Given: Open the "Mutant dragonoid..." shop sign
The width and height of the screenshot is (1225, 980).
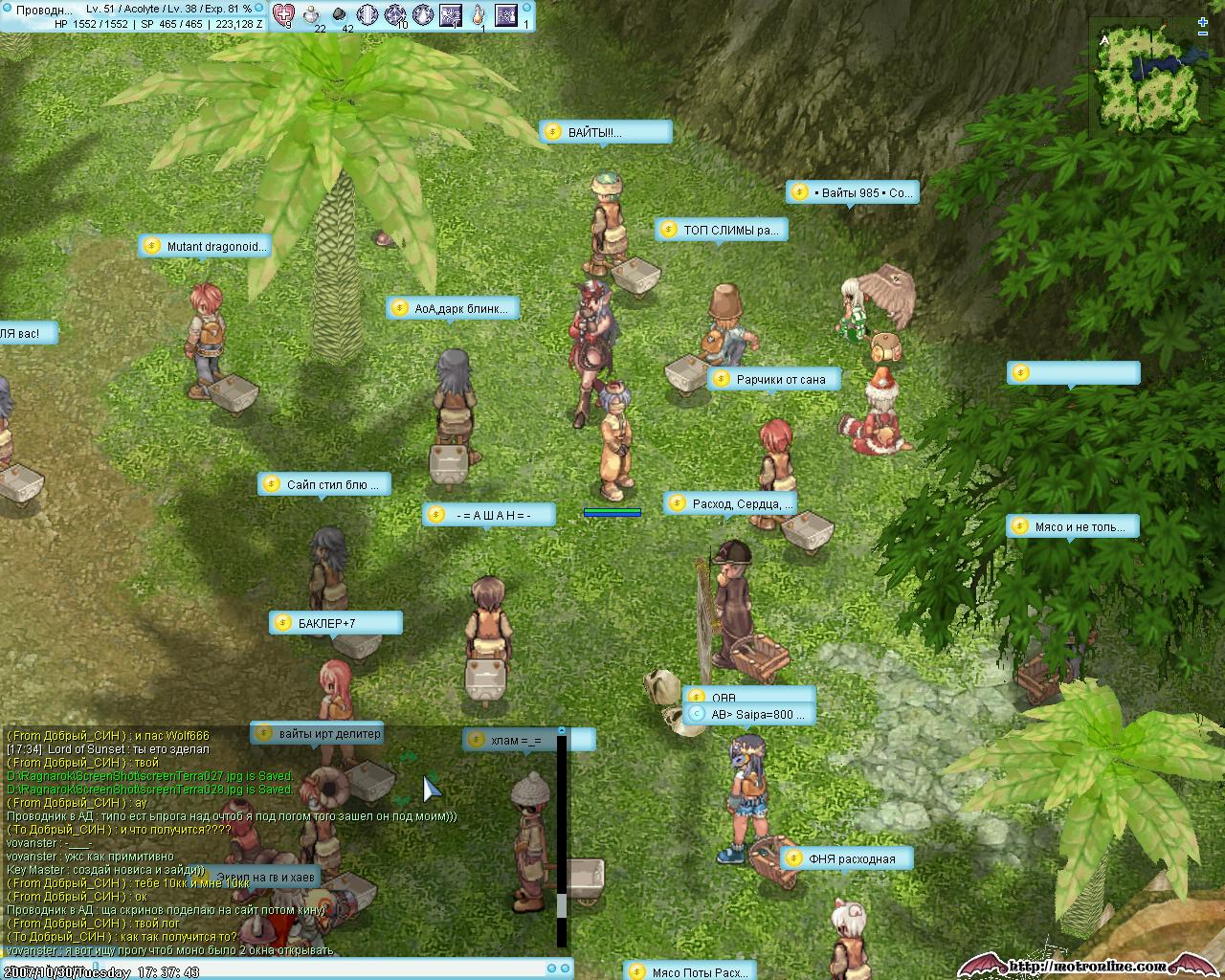Looking at the screenshot, I should [205, 246].
